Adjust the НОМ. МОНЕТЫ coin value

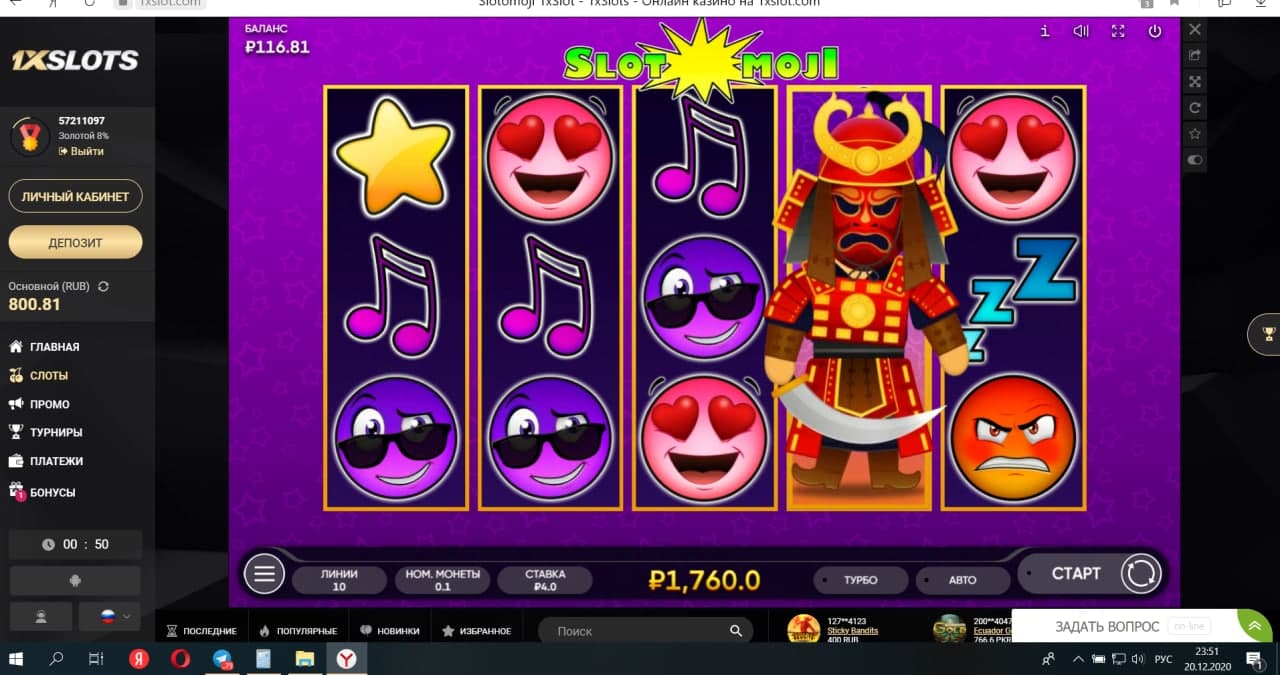tap(442, 580)
